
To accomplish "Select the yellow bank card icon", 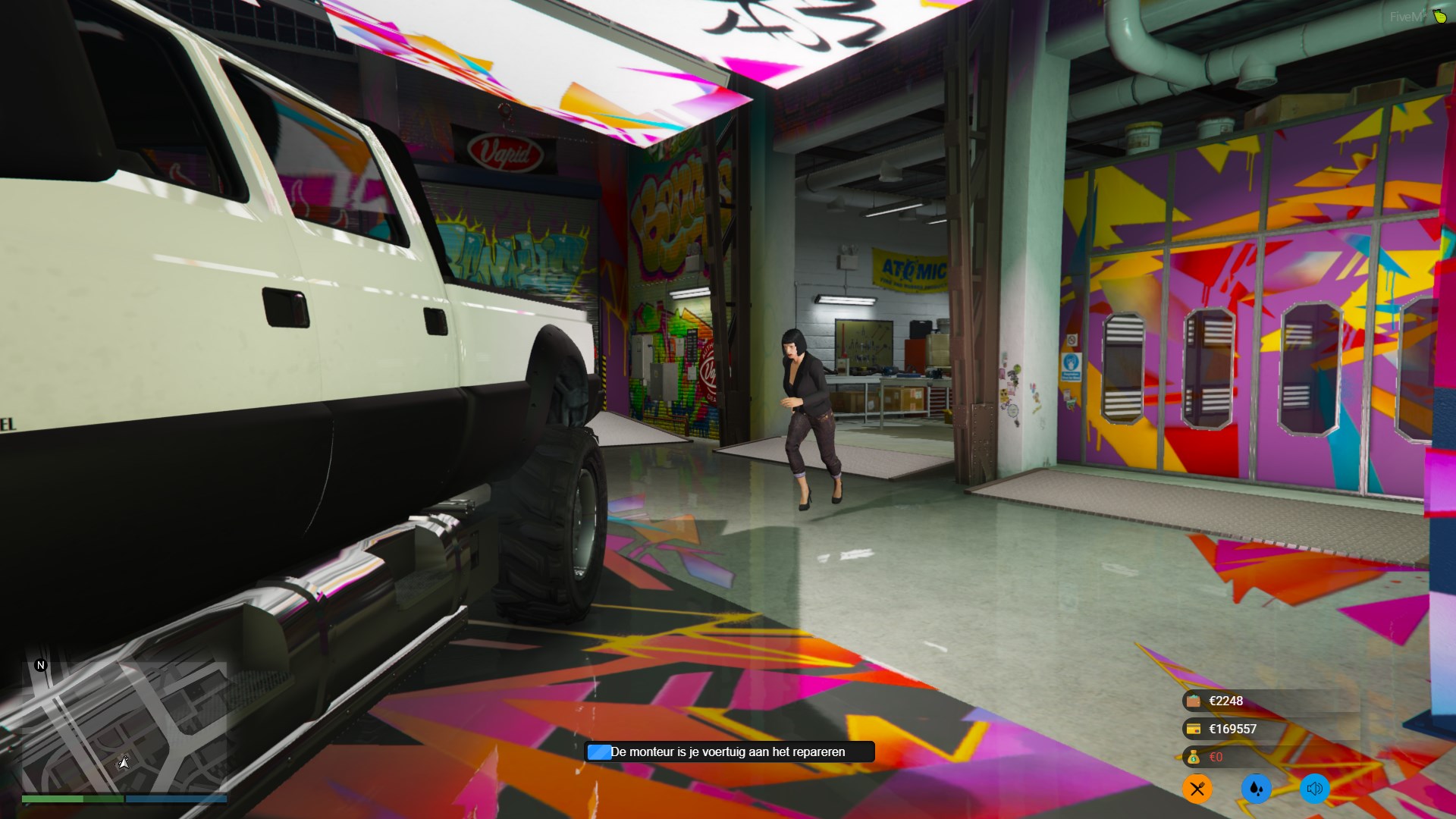I will coord(1194,730).
